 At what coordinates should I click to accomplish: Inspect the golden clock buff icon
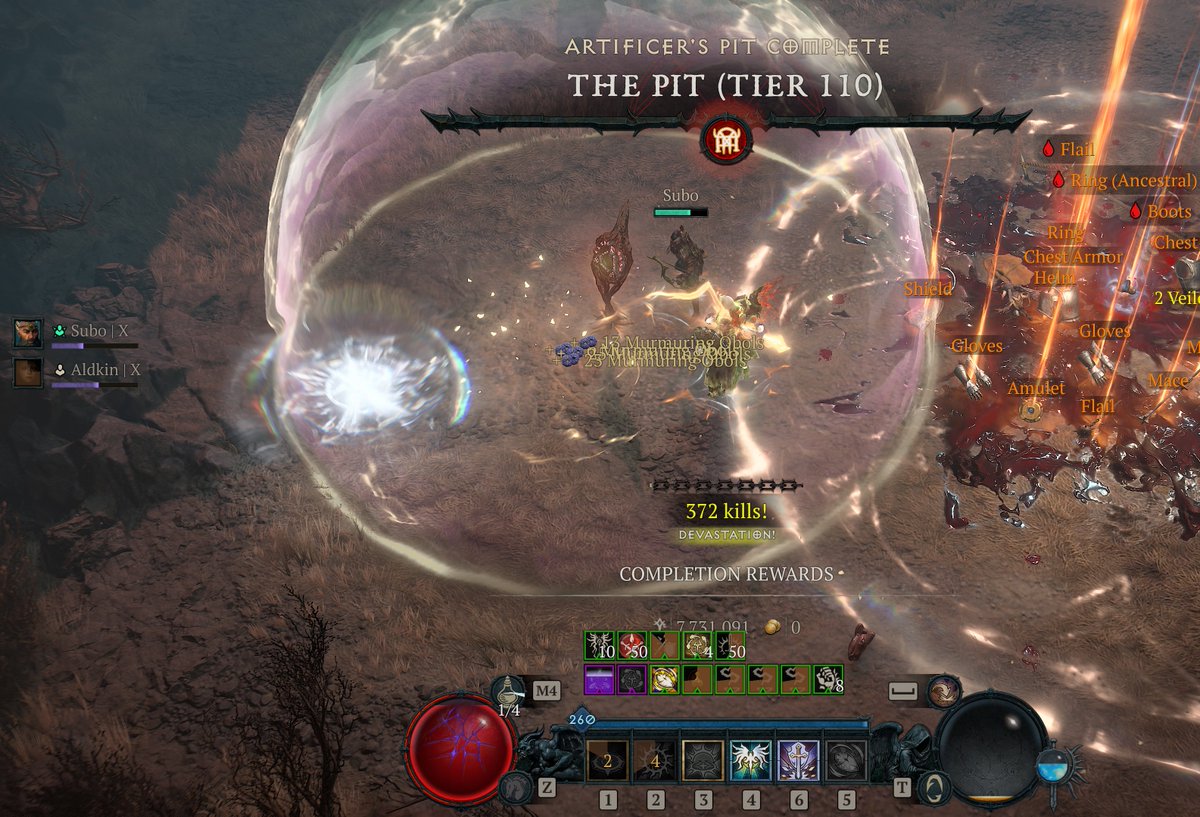pos(665,680)
